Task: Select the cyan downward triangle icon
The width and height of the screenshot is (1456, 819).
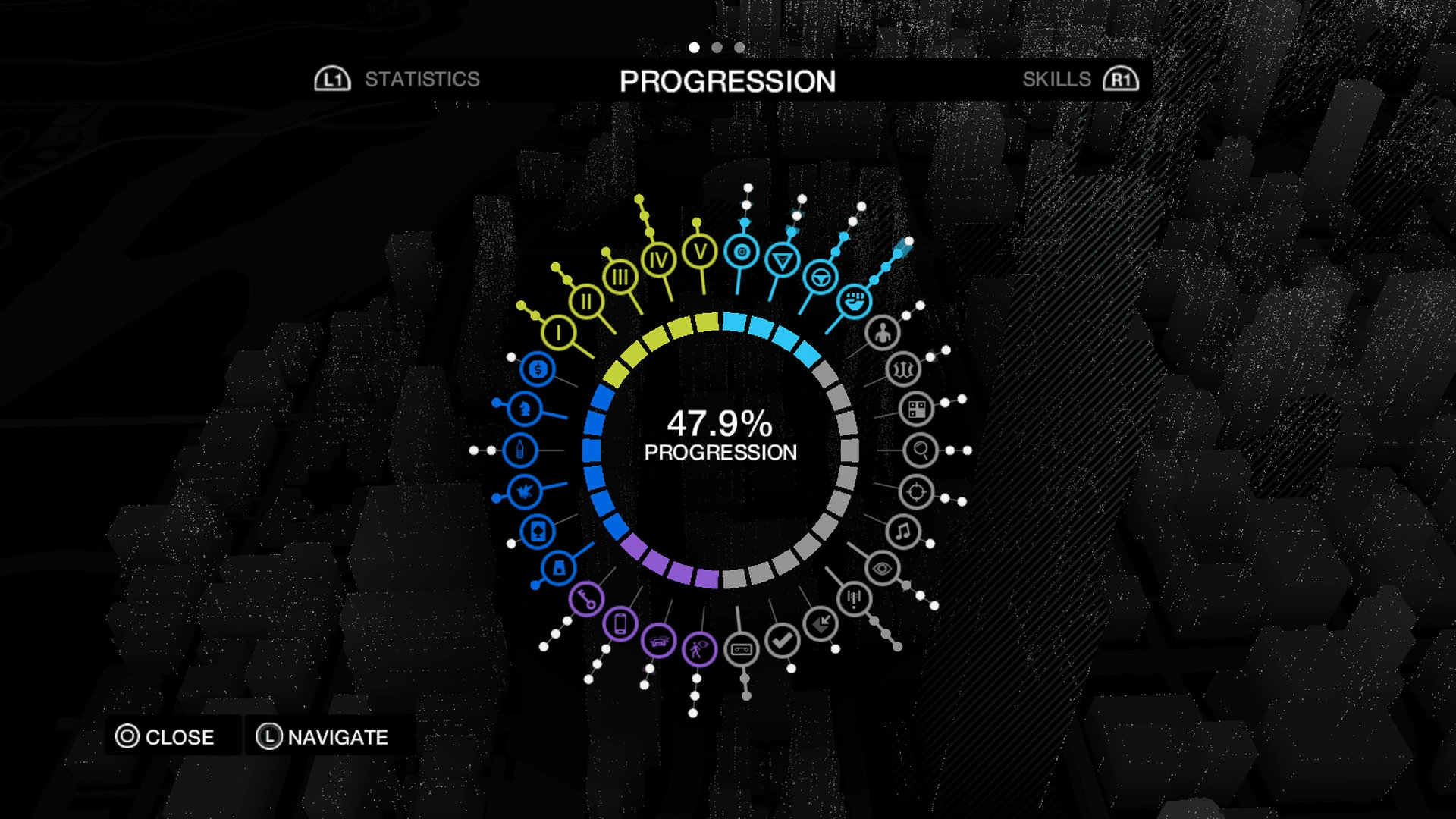Action: pyautogui.click(x=782, y=261)
